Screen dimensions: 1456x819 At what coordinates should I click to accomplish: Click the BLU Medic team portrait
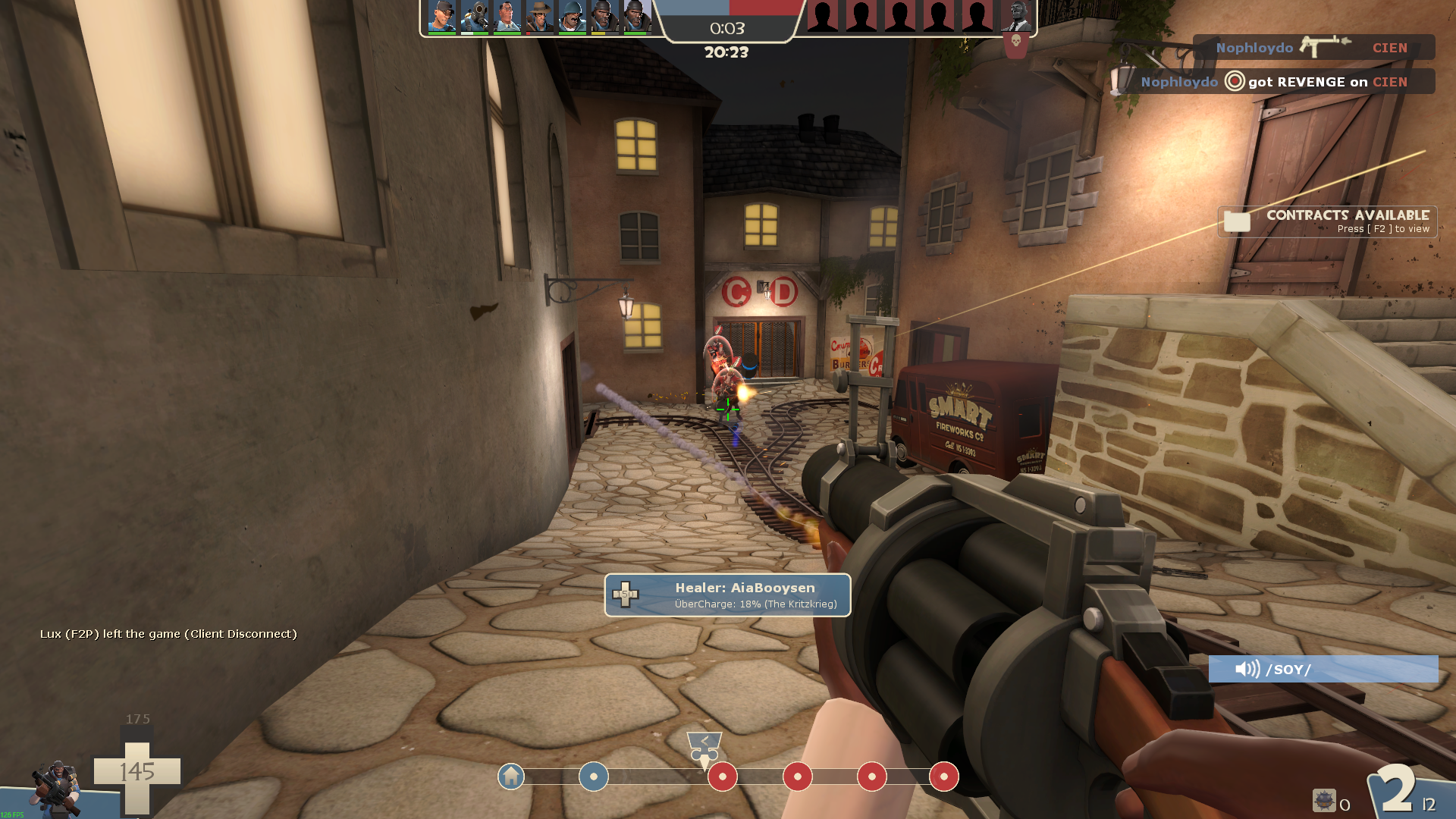(507, 17)
